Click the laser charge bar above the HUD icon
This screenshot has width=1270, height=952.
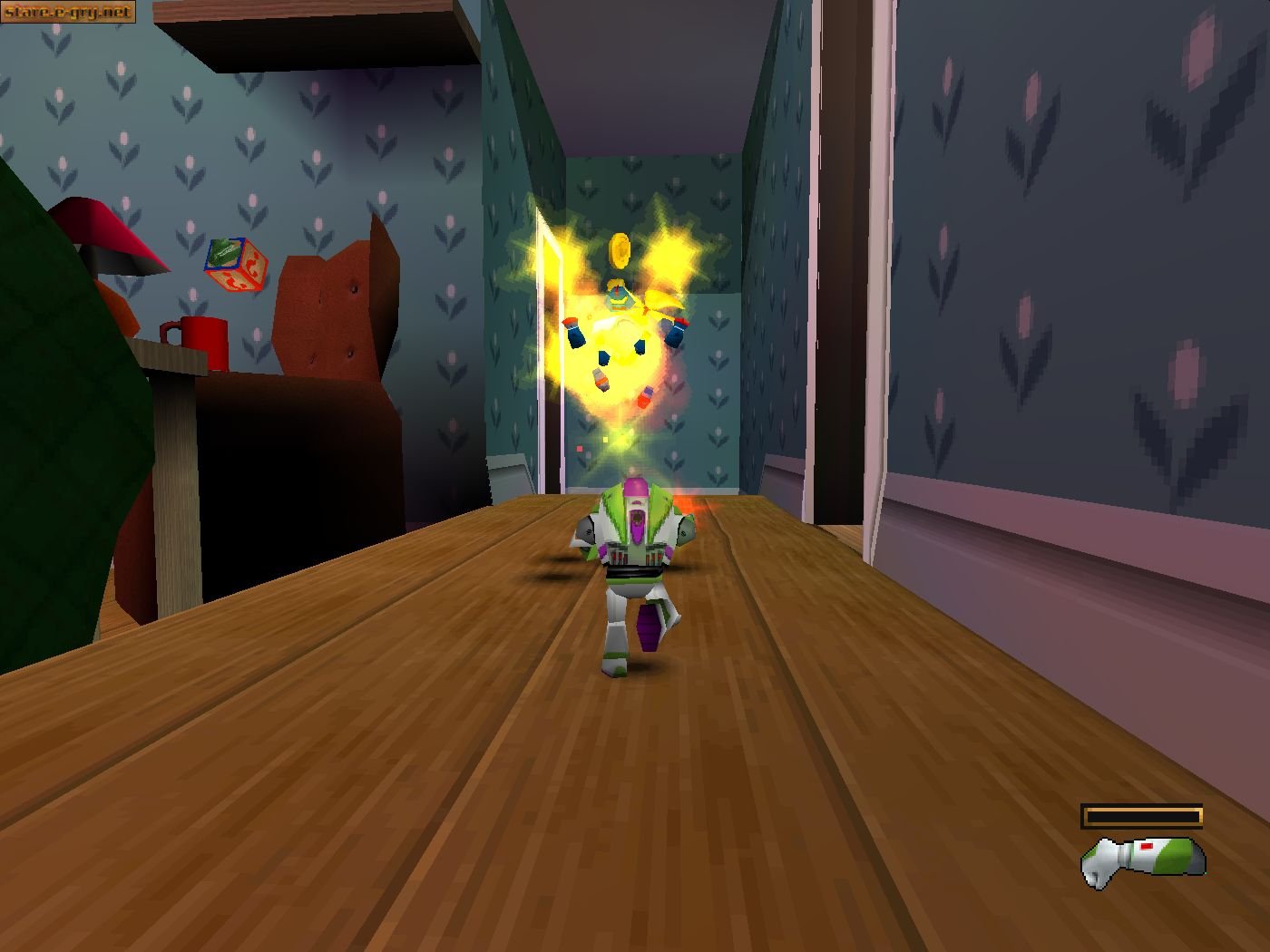1141,813
